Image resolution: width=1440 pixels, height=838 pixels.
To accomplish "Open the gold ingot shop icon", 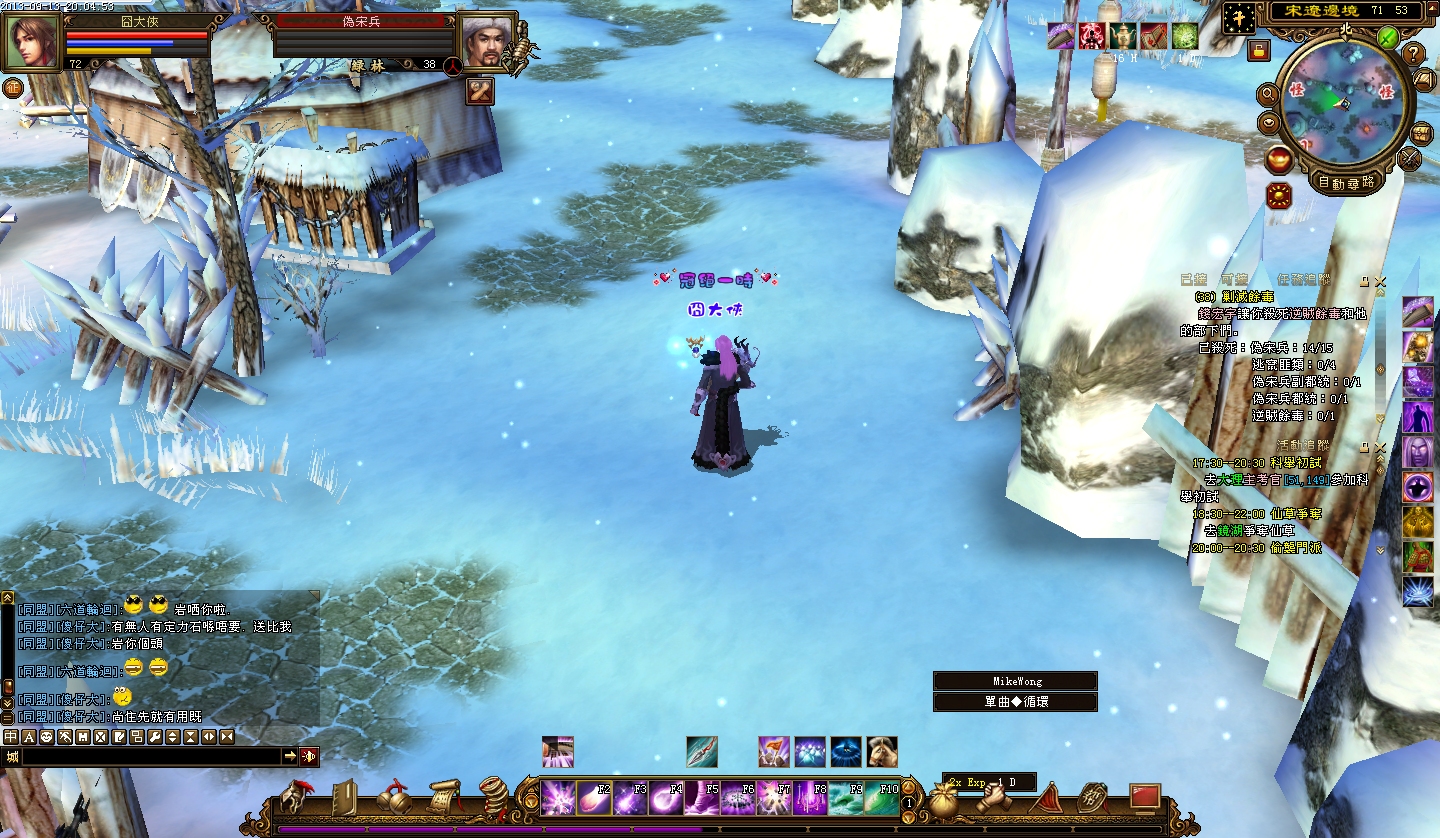I will click(x=1278, y=159).
